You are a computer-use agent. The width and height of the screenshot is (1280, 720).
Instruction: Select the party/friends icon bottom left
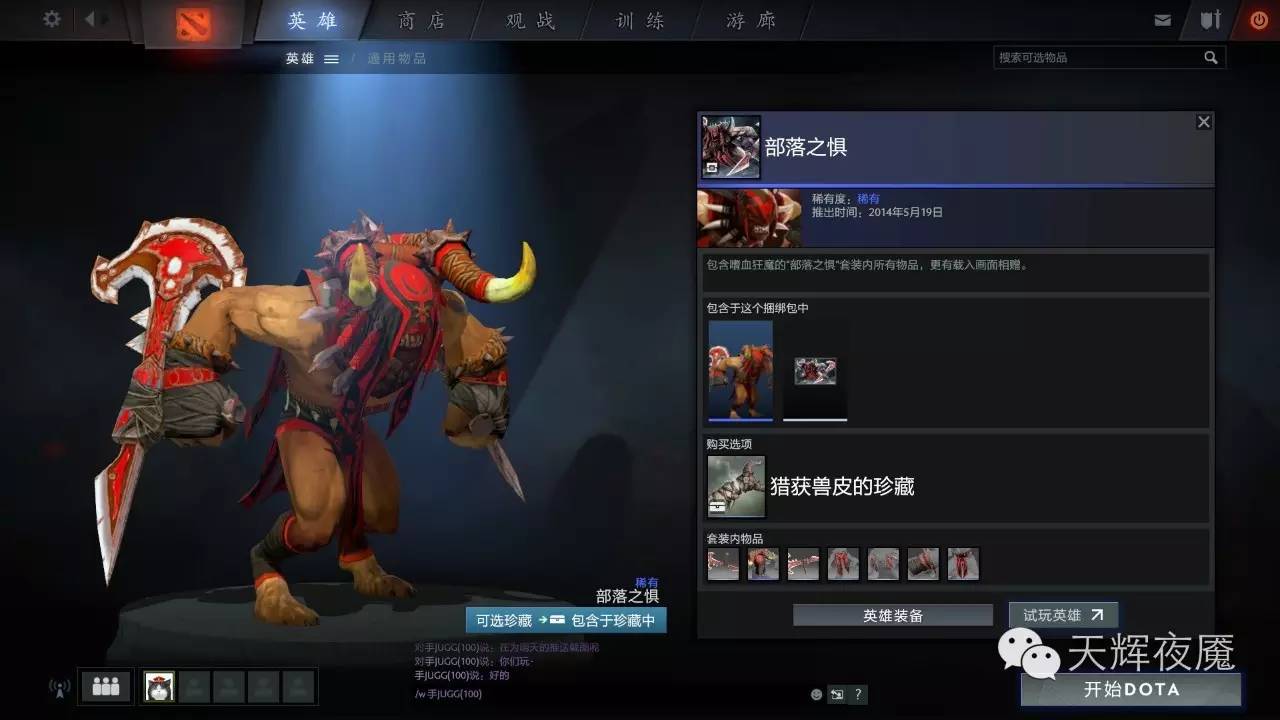tap(103, 686)
